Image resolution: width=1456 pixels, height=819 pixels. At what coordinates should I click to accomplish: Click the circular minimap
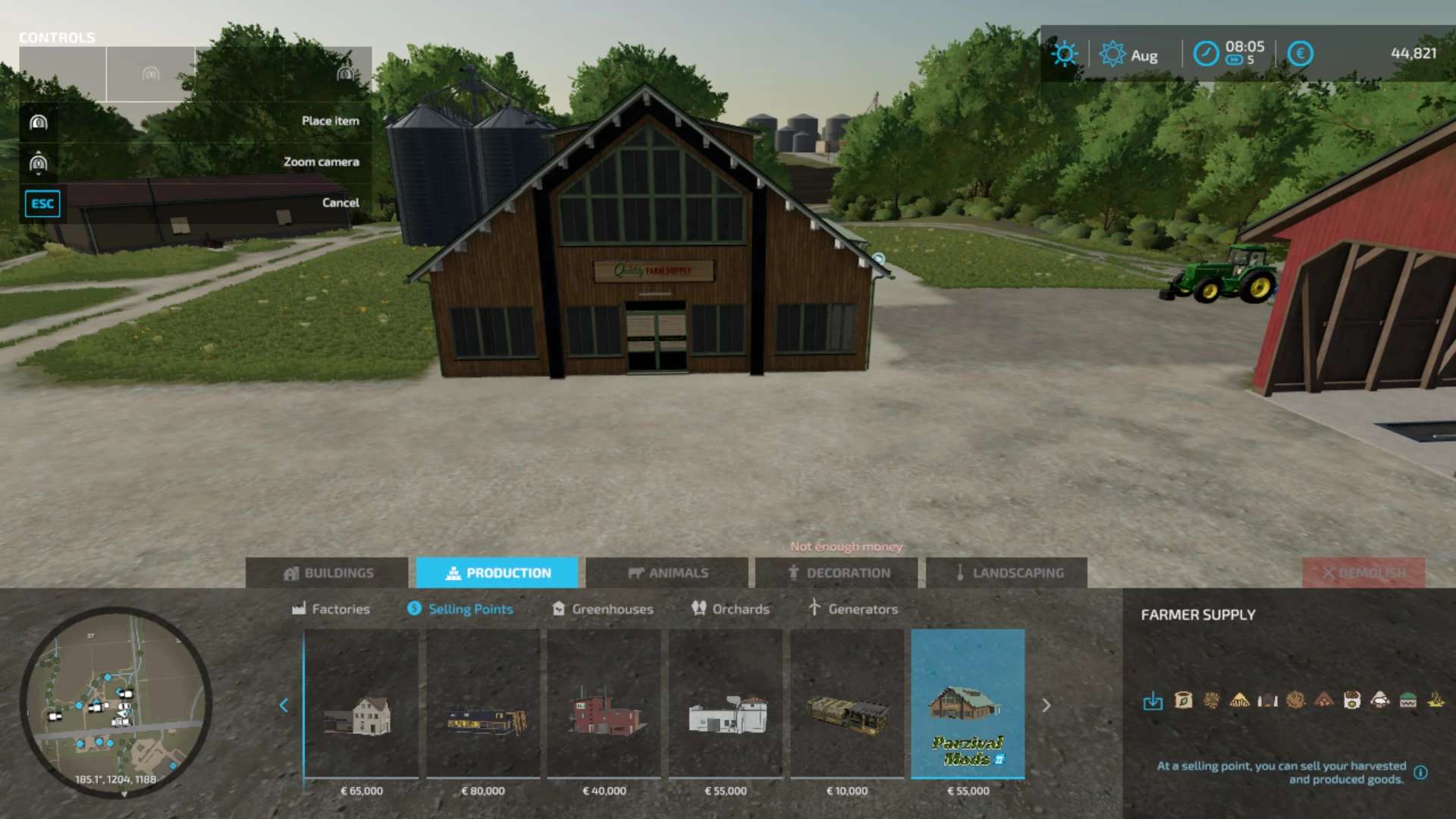click(115, 702)
